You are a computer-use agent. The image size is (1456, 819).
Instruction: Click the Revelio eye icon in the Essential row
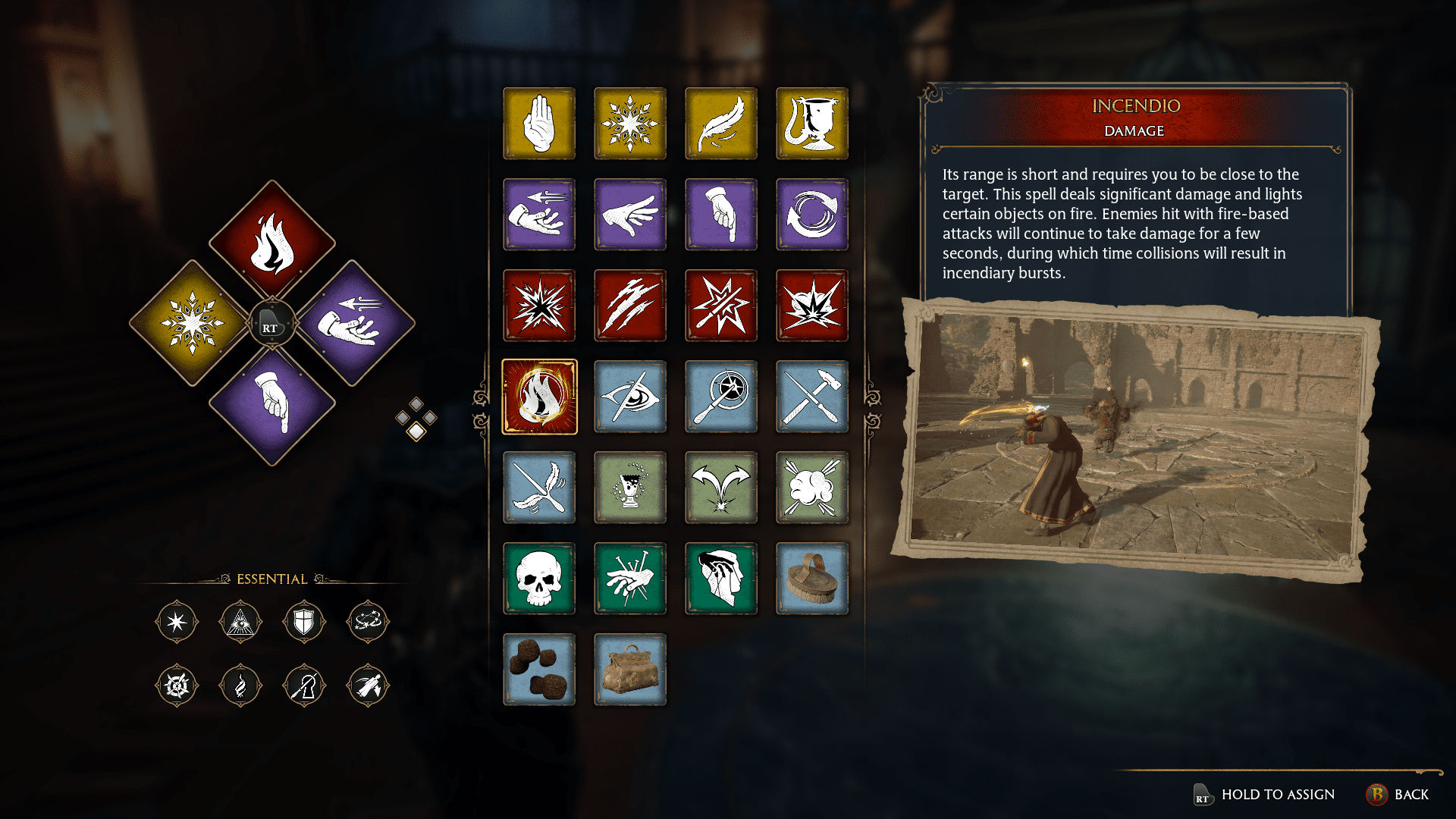click(x=240, y=622)
